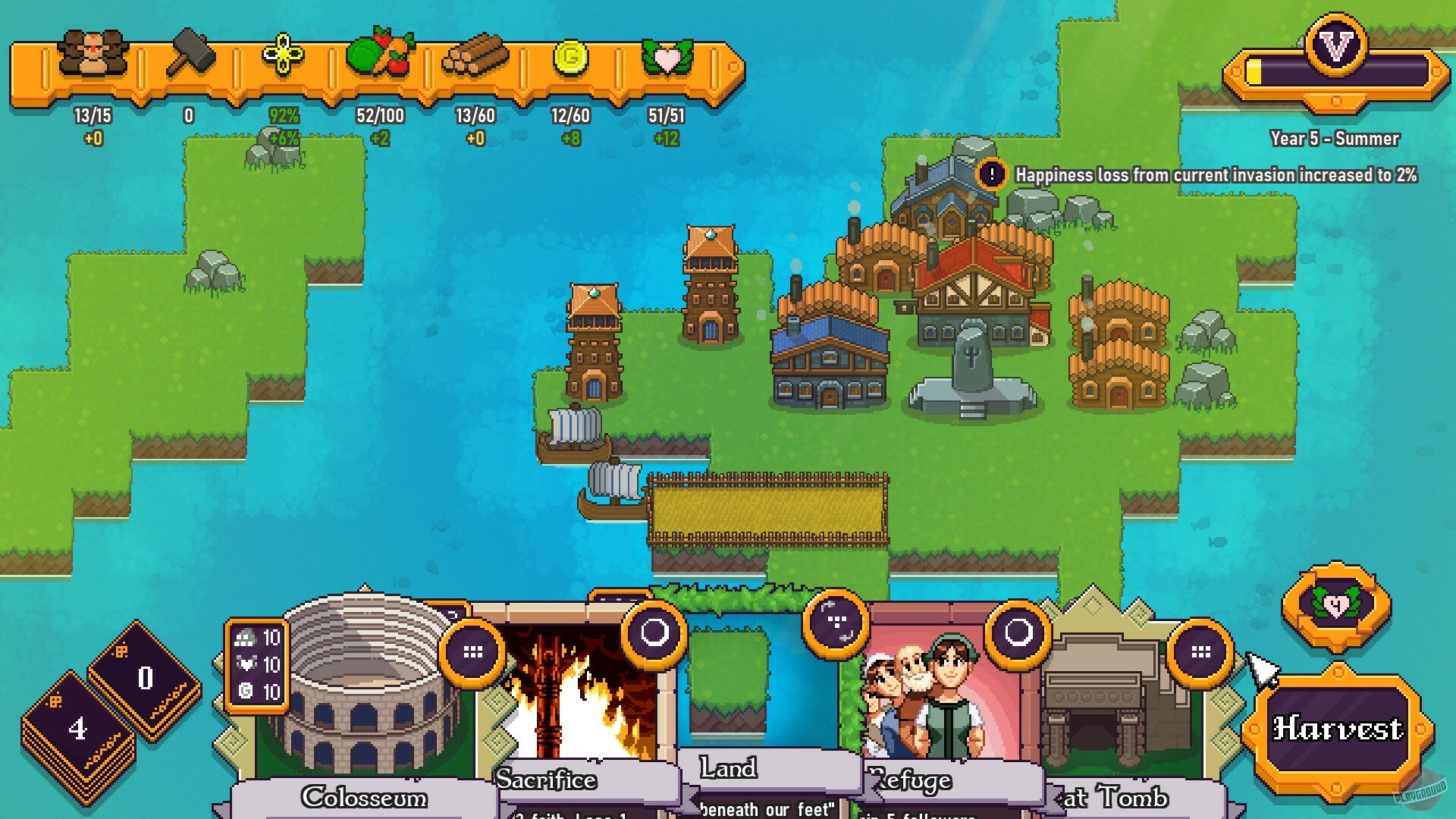Viewport: 1456px width, 819px height.
Task: Click the faith pinwheel icon showing 92%
Action: pos(283,53)
